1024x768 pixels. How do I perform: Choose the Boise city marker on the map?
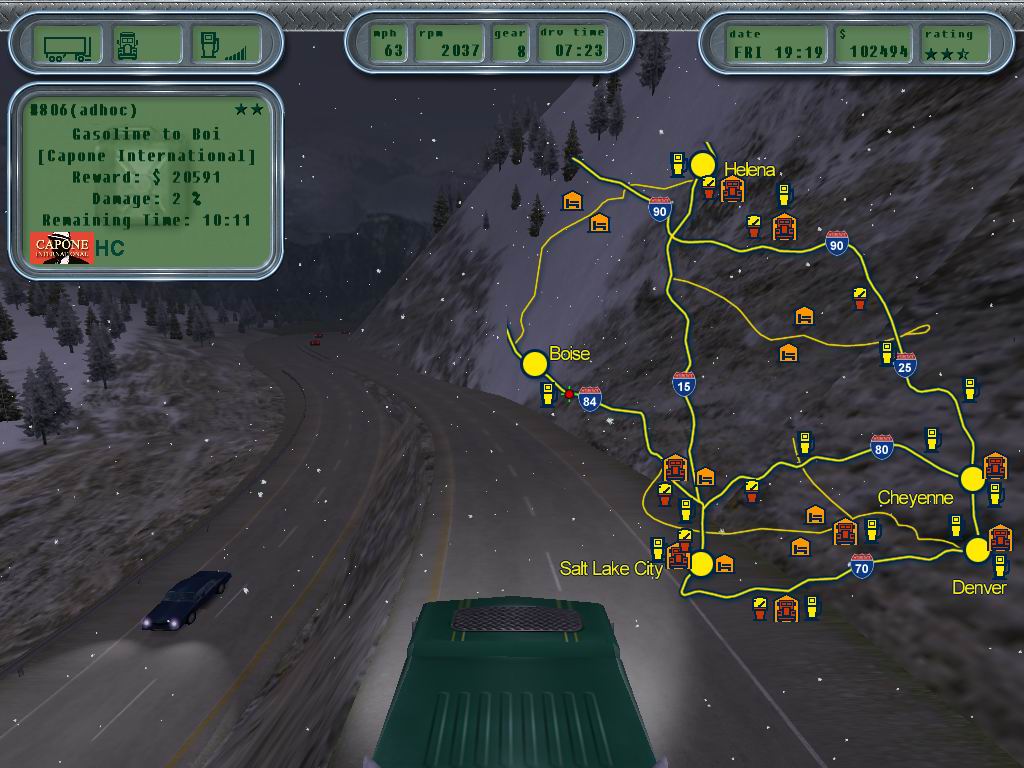point(535,364)
